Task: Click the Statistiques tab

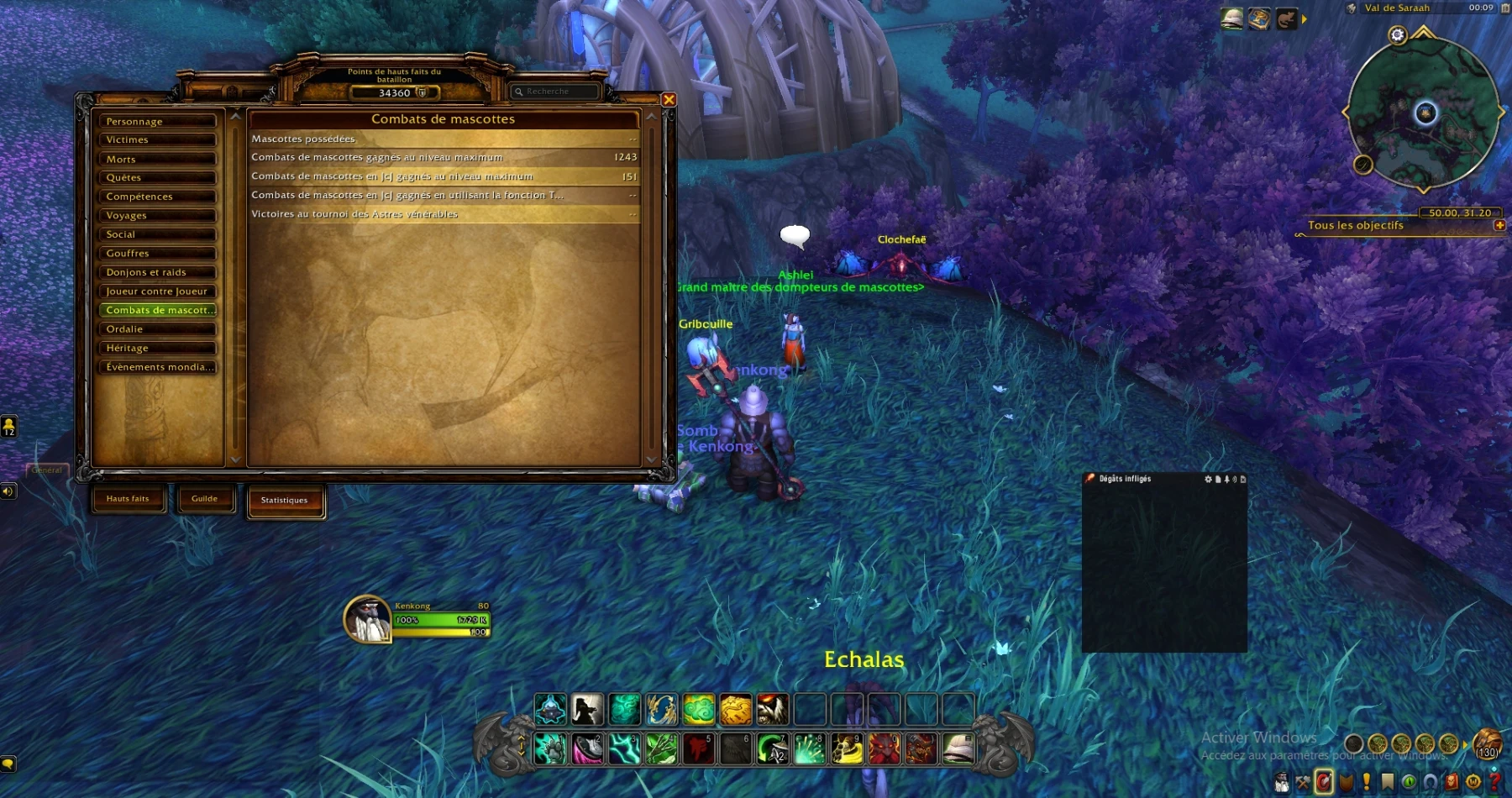Action: (285, 501)
